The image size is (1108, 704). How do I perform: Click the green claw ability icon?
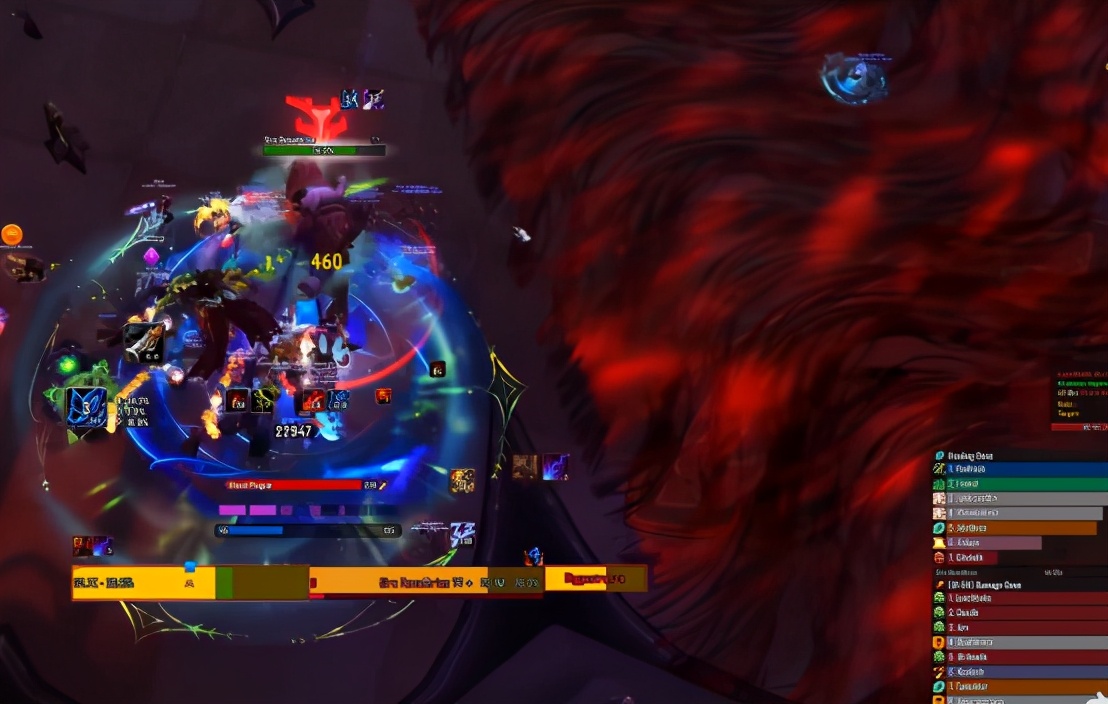[x=264, y=400]
